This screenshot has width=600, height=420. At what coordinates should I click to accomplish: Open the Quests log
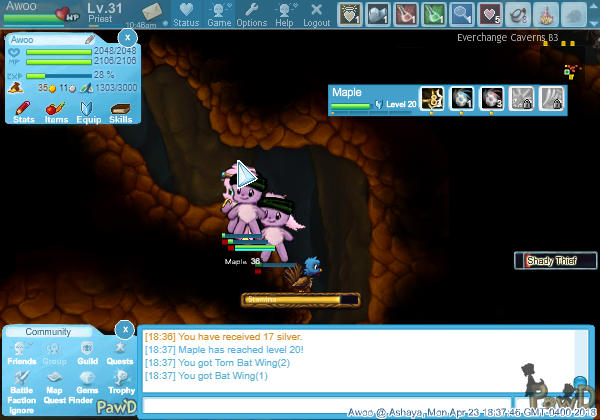[119, 353]
